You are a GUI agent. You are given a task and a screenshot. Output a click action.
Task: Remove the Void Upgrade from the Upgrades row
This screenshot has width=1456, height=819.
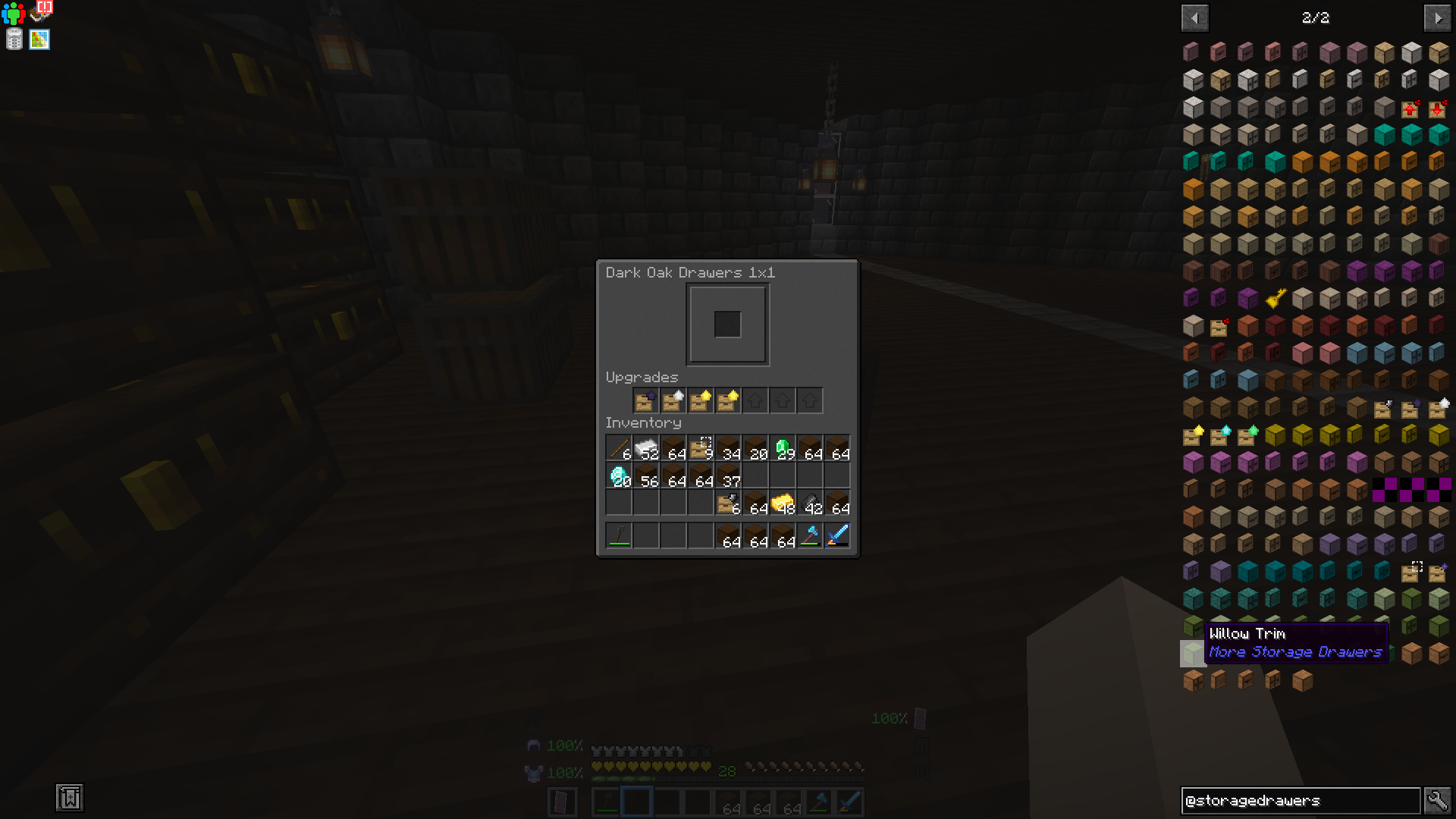click(645, 400)
